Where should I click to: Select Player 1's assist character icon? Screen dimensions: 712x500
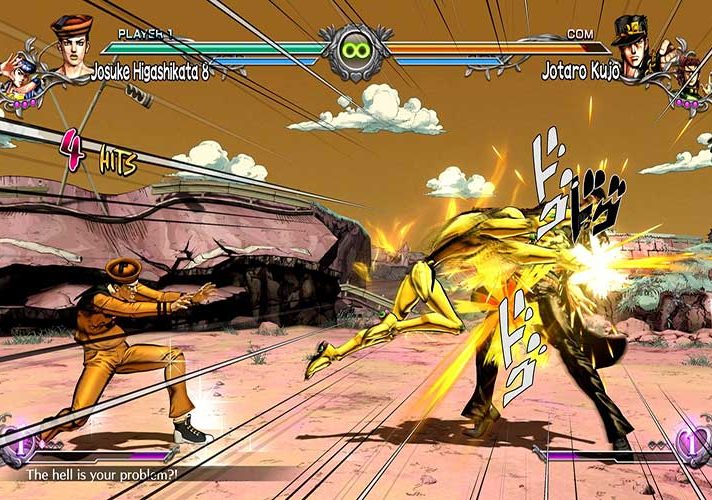coord(18,80)
